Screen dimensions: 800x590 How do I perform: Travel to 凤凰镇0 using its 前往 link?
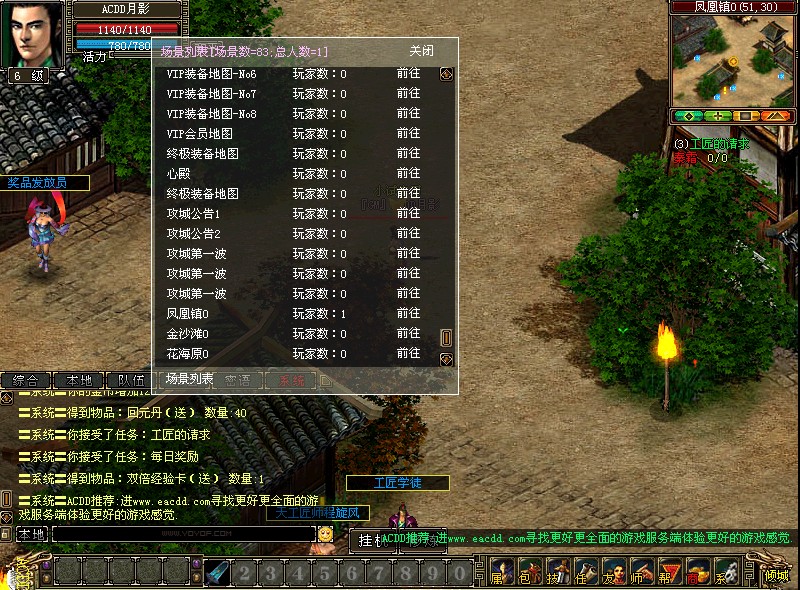(408, 314)
